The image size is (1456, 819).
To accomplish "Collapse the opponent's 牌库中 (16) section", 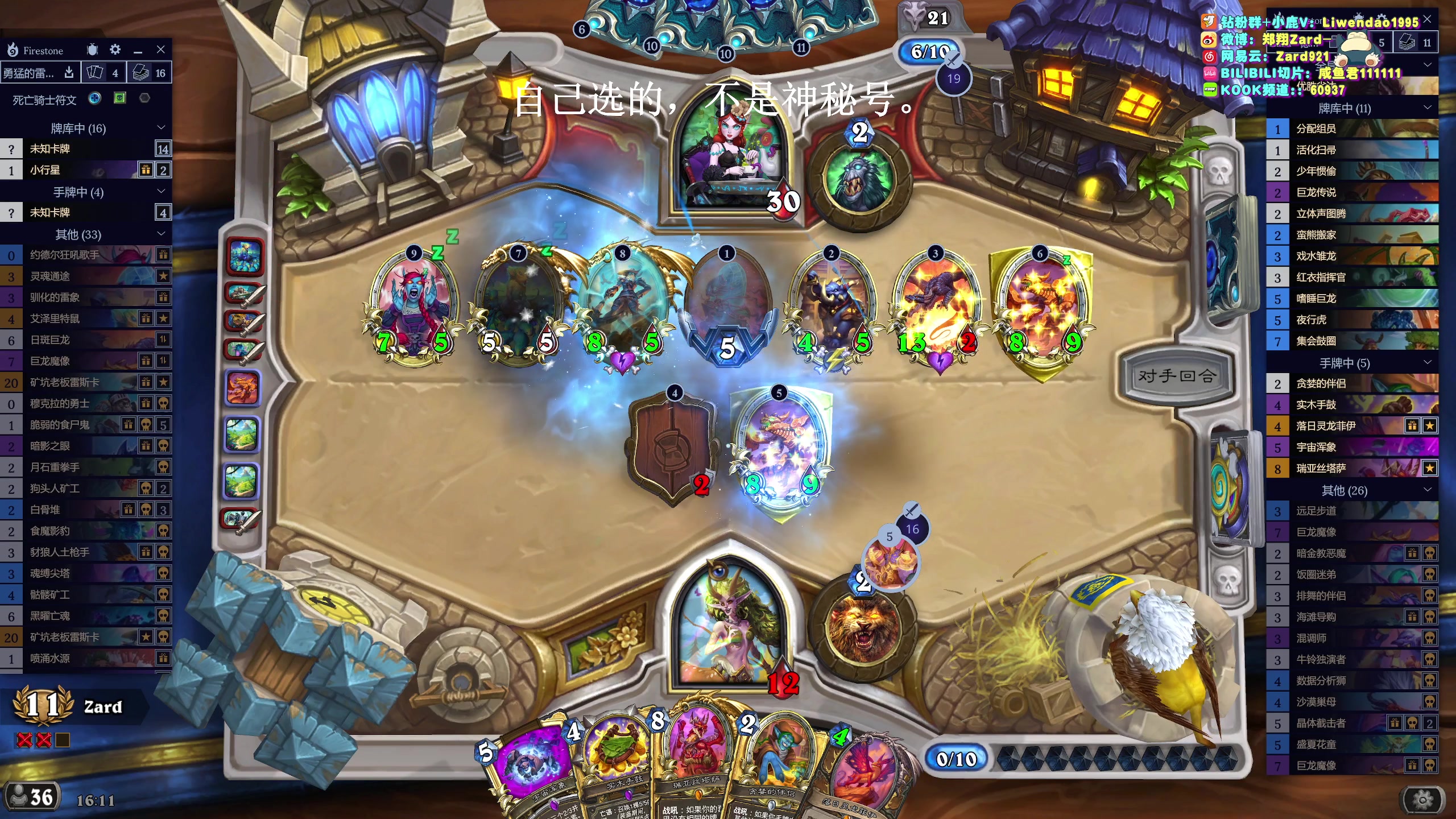I will coord(161,128).
